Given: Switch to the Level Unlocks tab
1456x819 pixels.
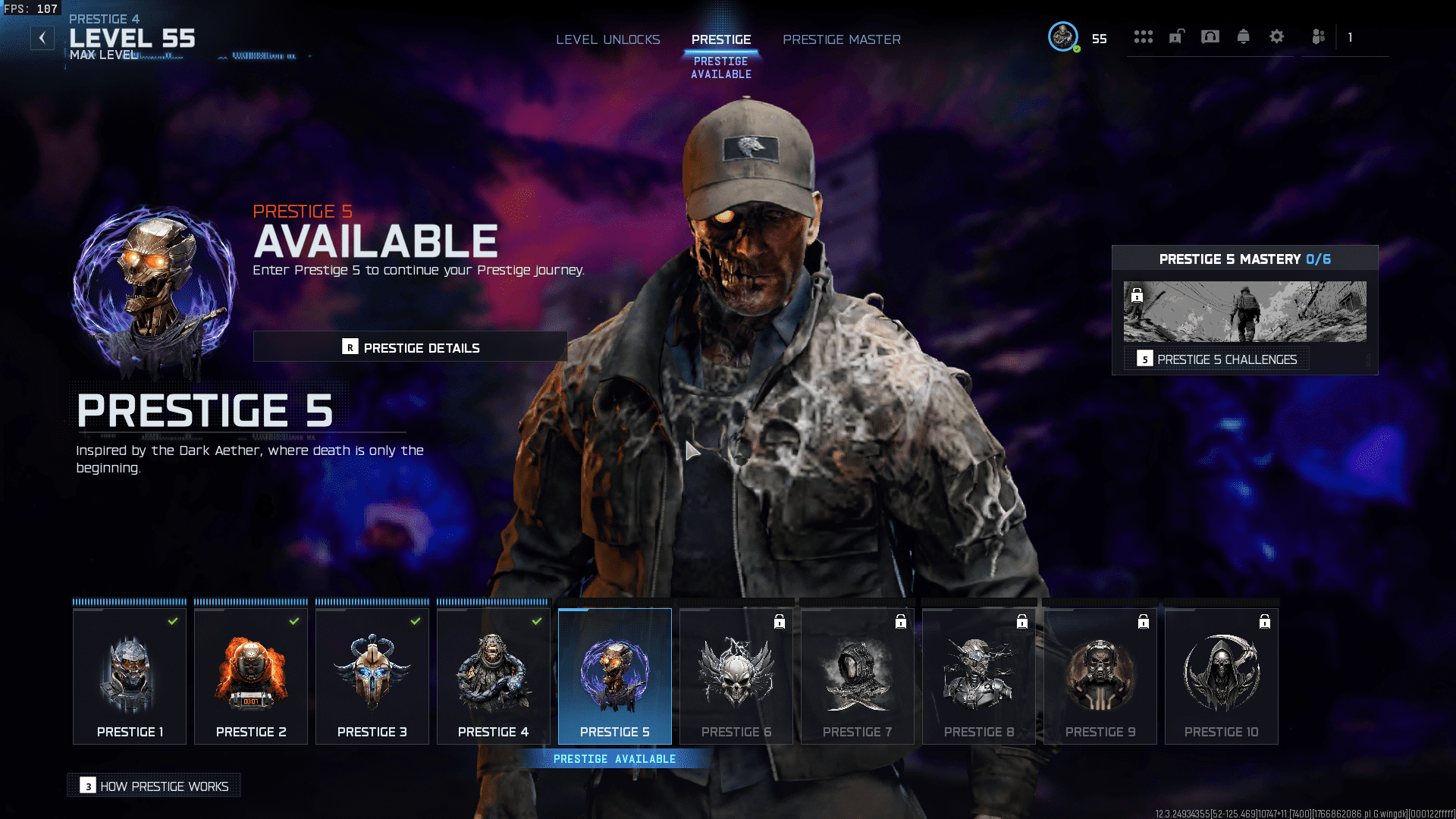Looking at the screenshot, I should click(608, 39).
